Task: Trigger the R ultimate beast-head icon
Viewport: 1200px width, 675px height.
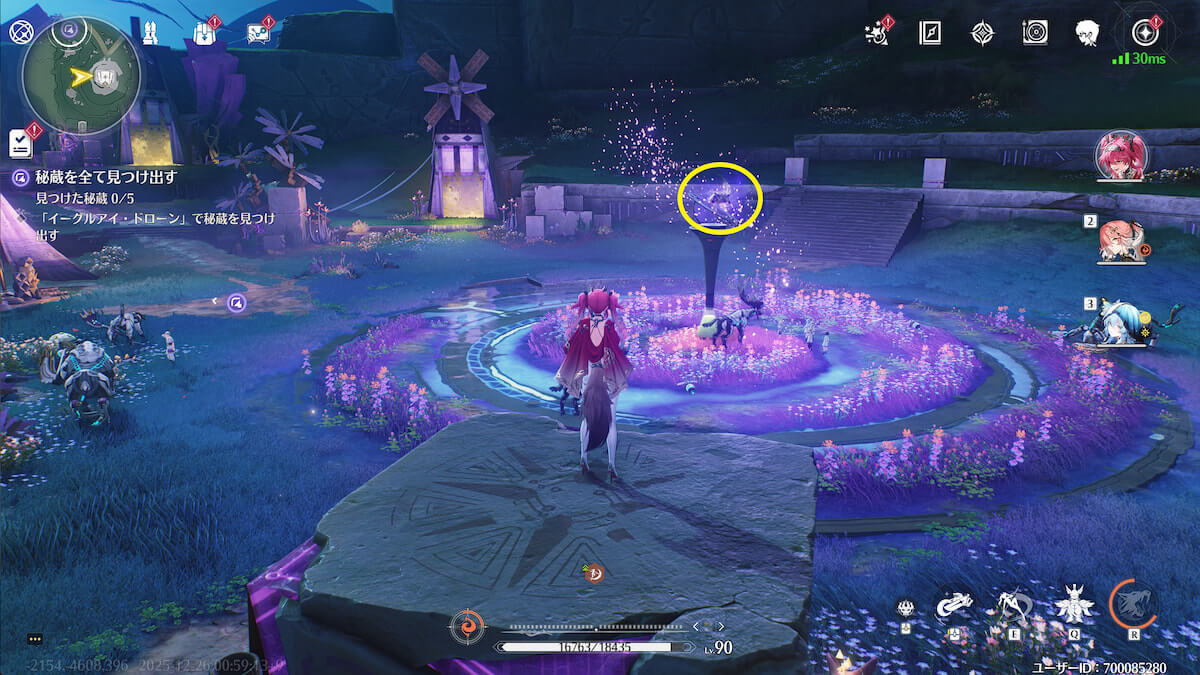Action: point(1133,605)
